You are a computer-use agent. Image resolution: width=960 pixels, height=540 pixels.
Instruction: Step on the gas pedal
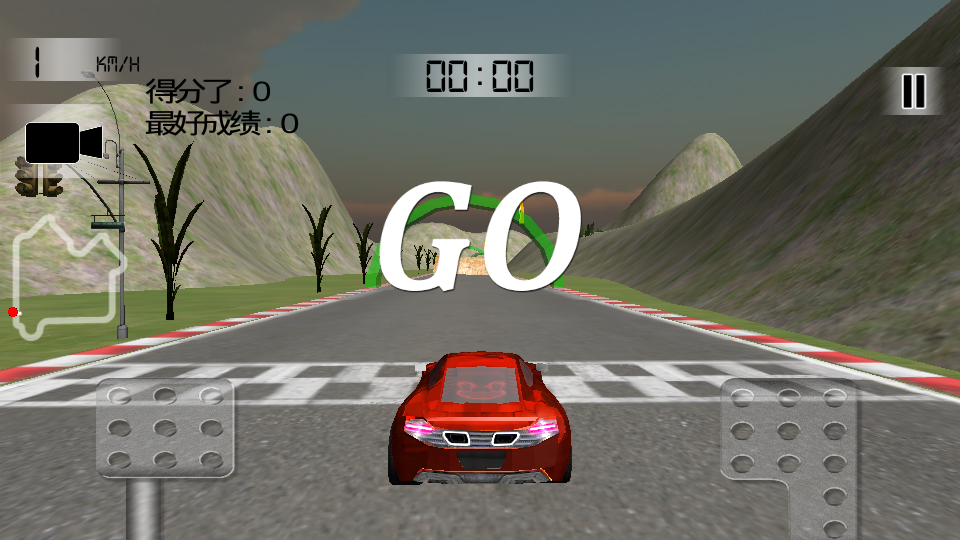790,440
